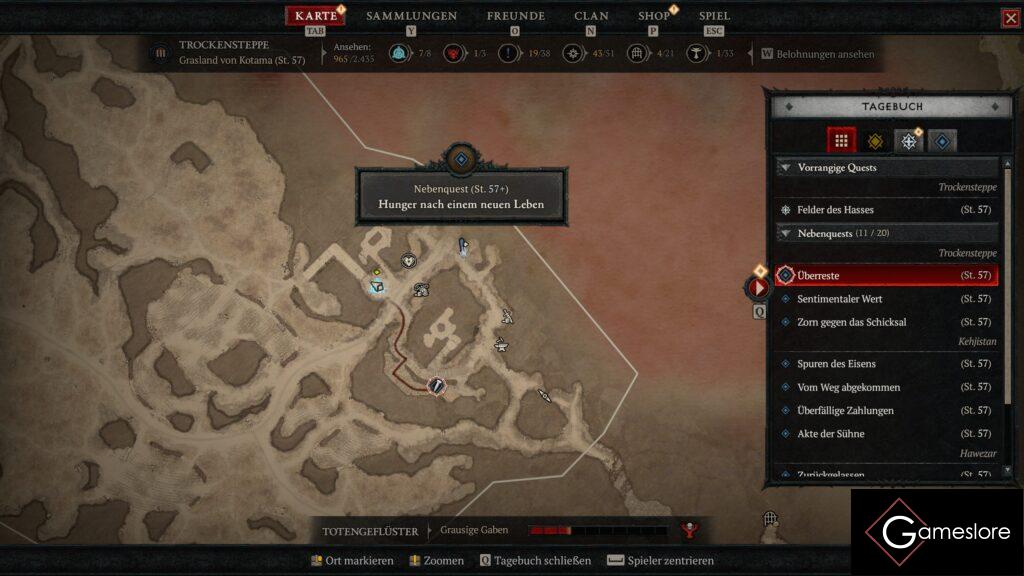The image size is (1024, 576).
Task: Collapse the Vorrangige Quests section
Action: [786, 168]
